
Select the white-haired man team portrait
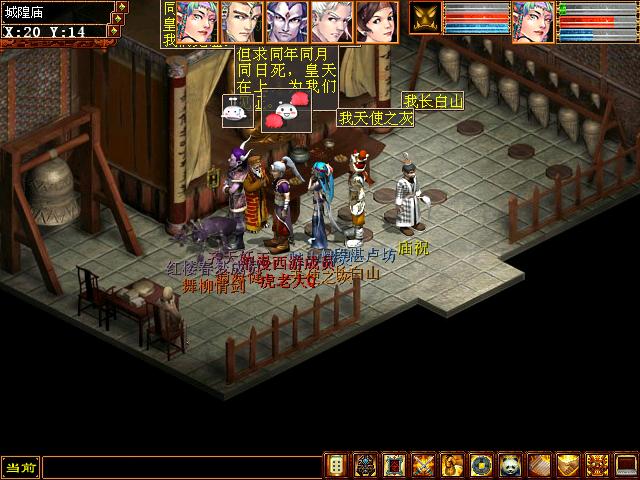[331, 20]
